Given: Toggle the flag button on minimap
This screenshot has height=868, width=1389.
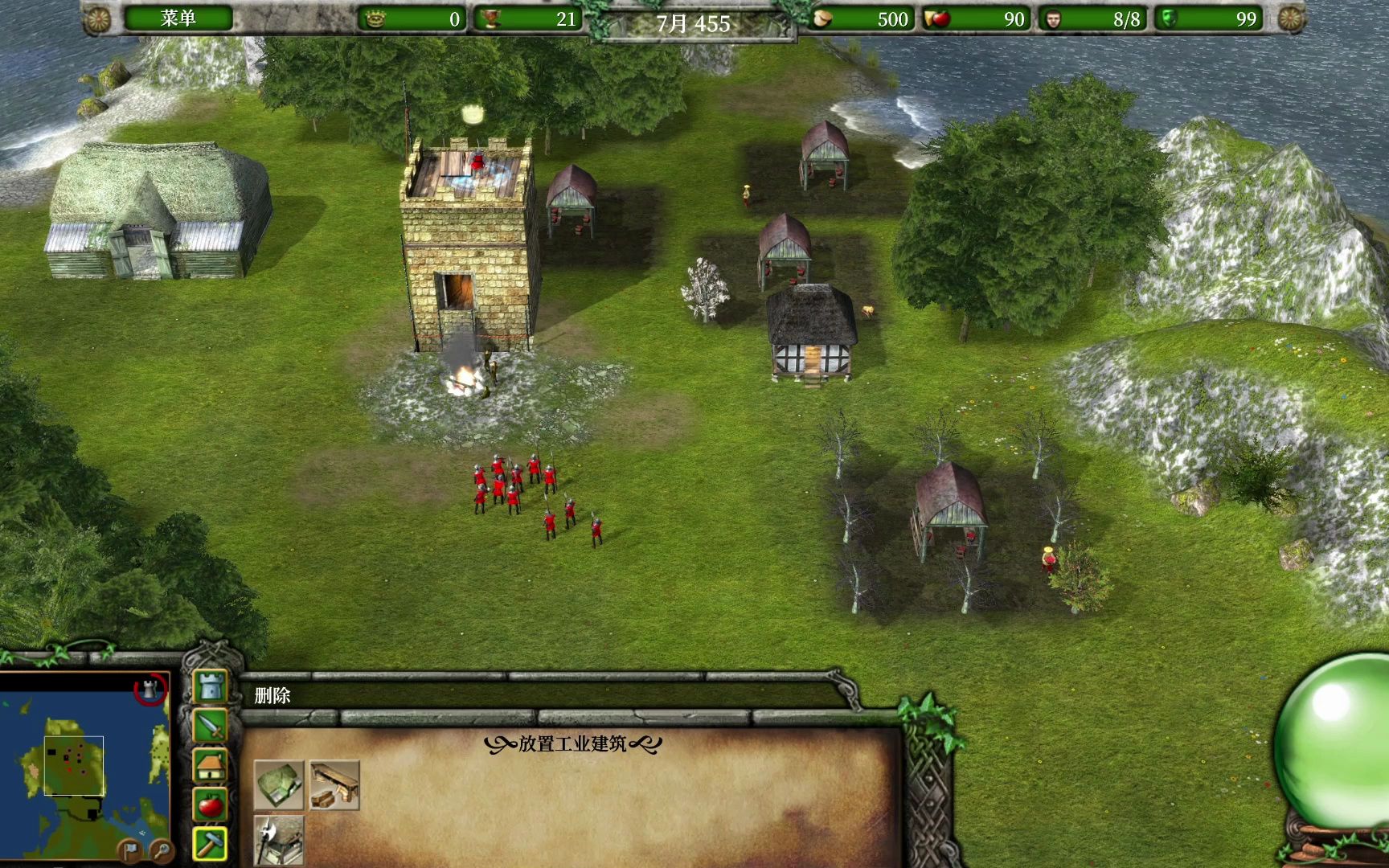Looking at the screenshot, I should point(129,849).
